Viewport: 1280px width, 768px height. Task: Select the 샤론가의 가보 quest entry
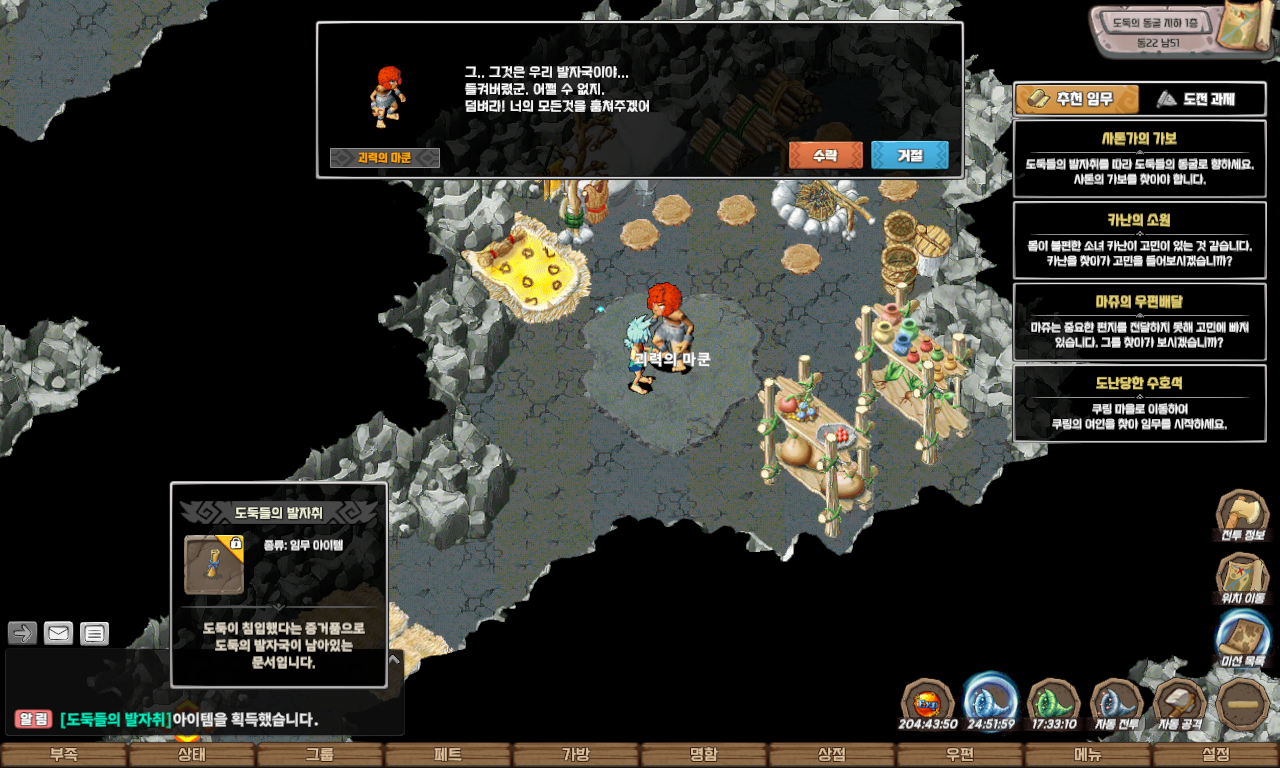(1139, 157)
